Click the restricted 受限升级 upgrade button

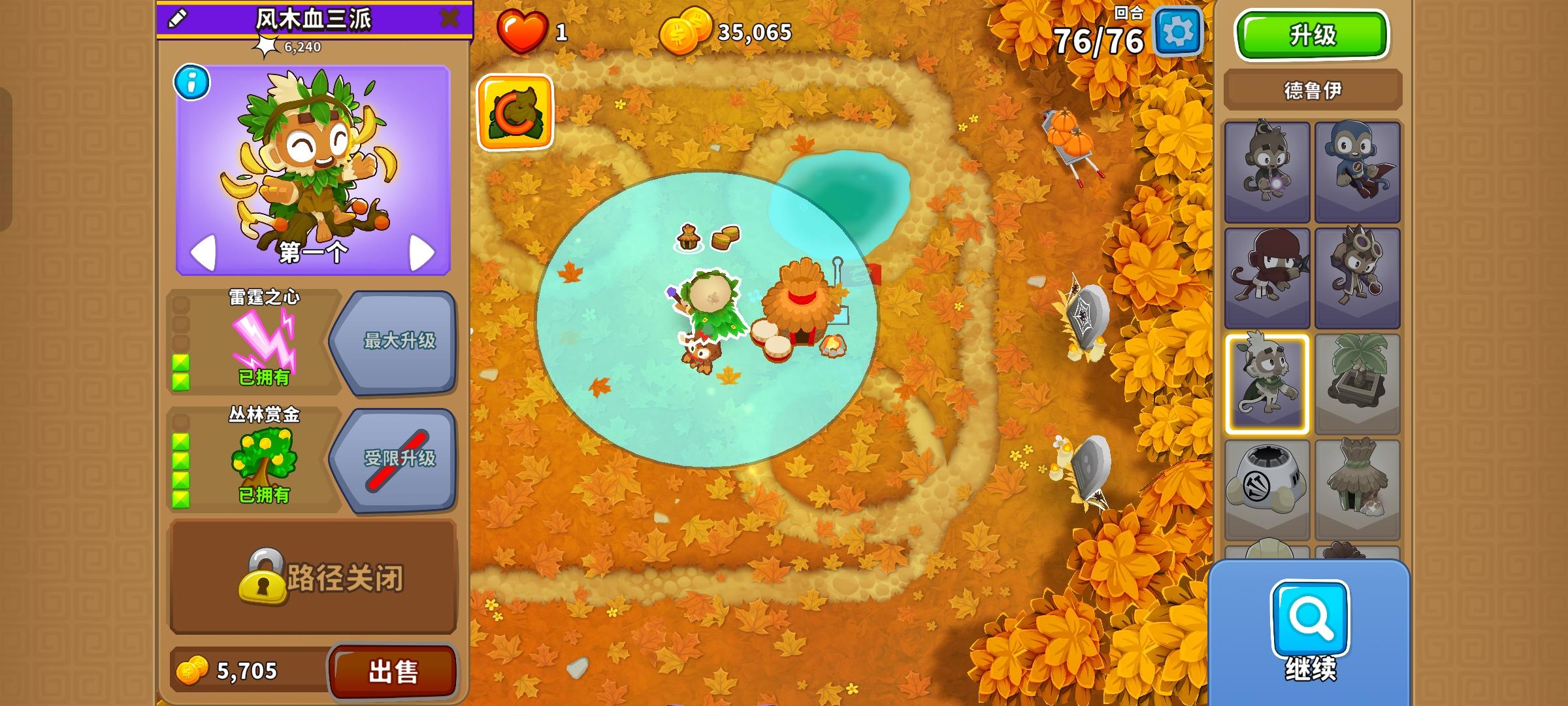(x=400, y=459)
